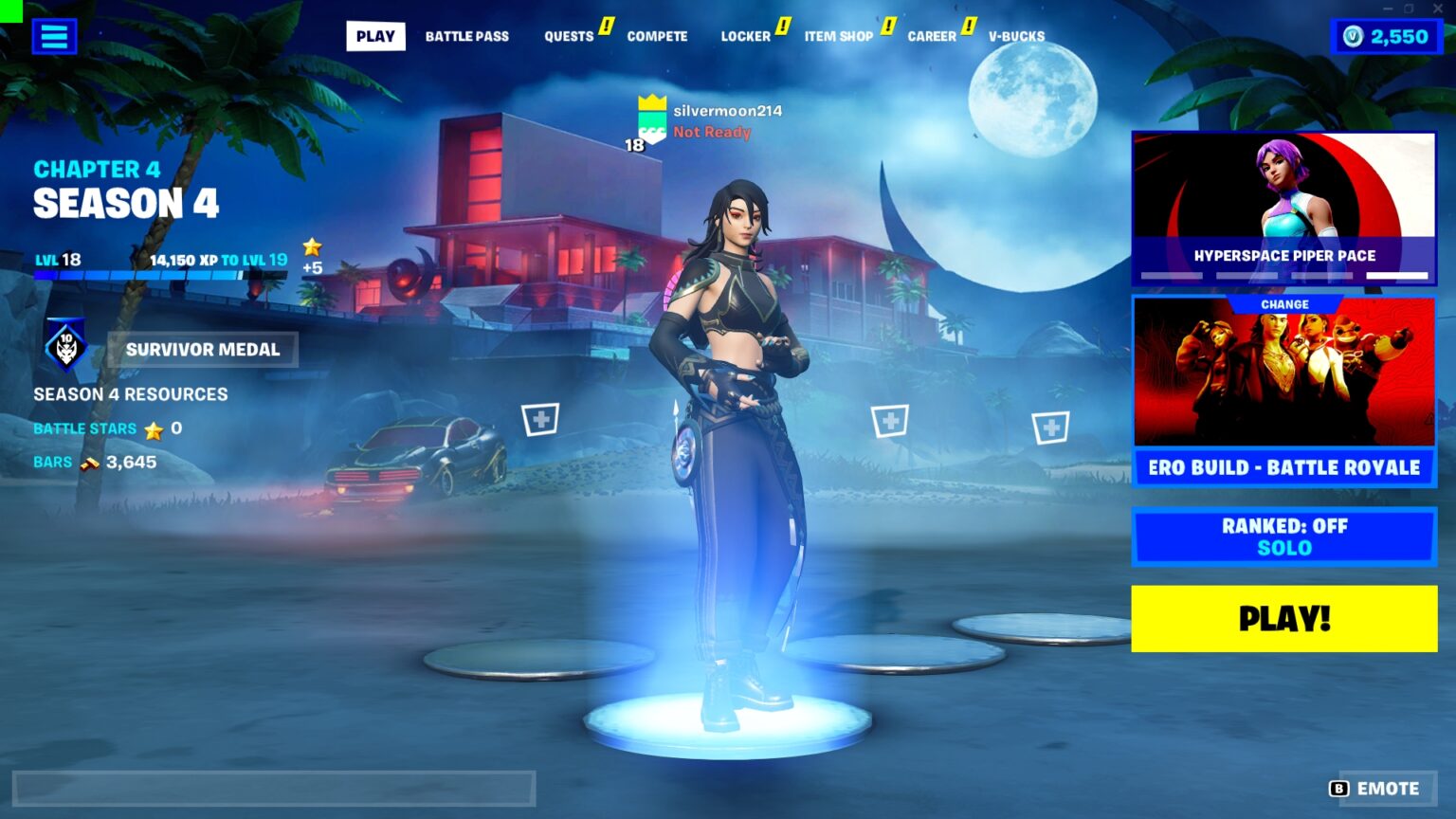1456x819 pixels.
Task: Add a player to an empty party slot
Action: (540, 418)
